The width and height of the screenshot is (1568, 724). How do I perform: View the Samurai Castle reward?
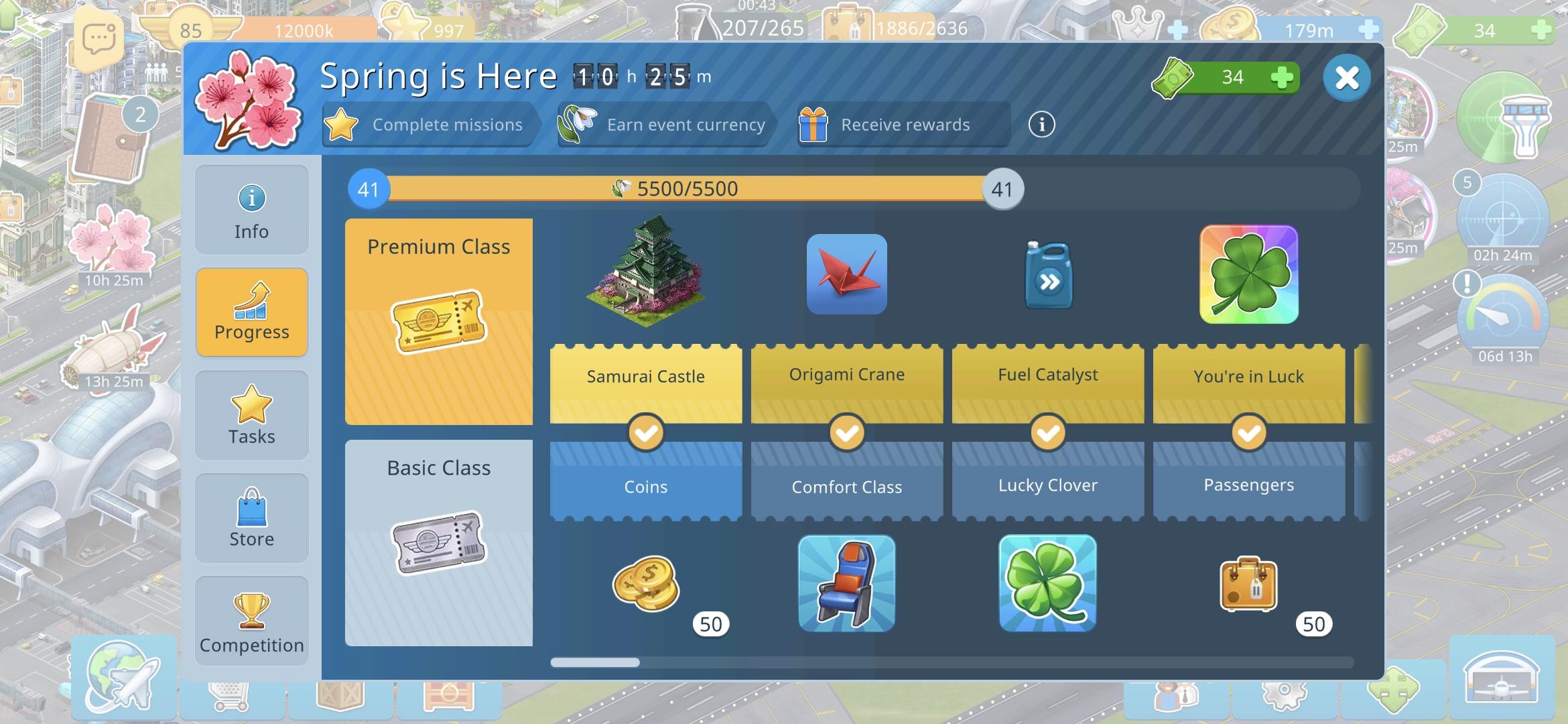[645, 271]
